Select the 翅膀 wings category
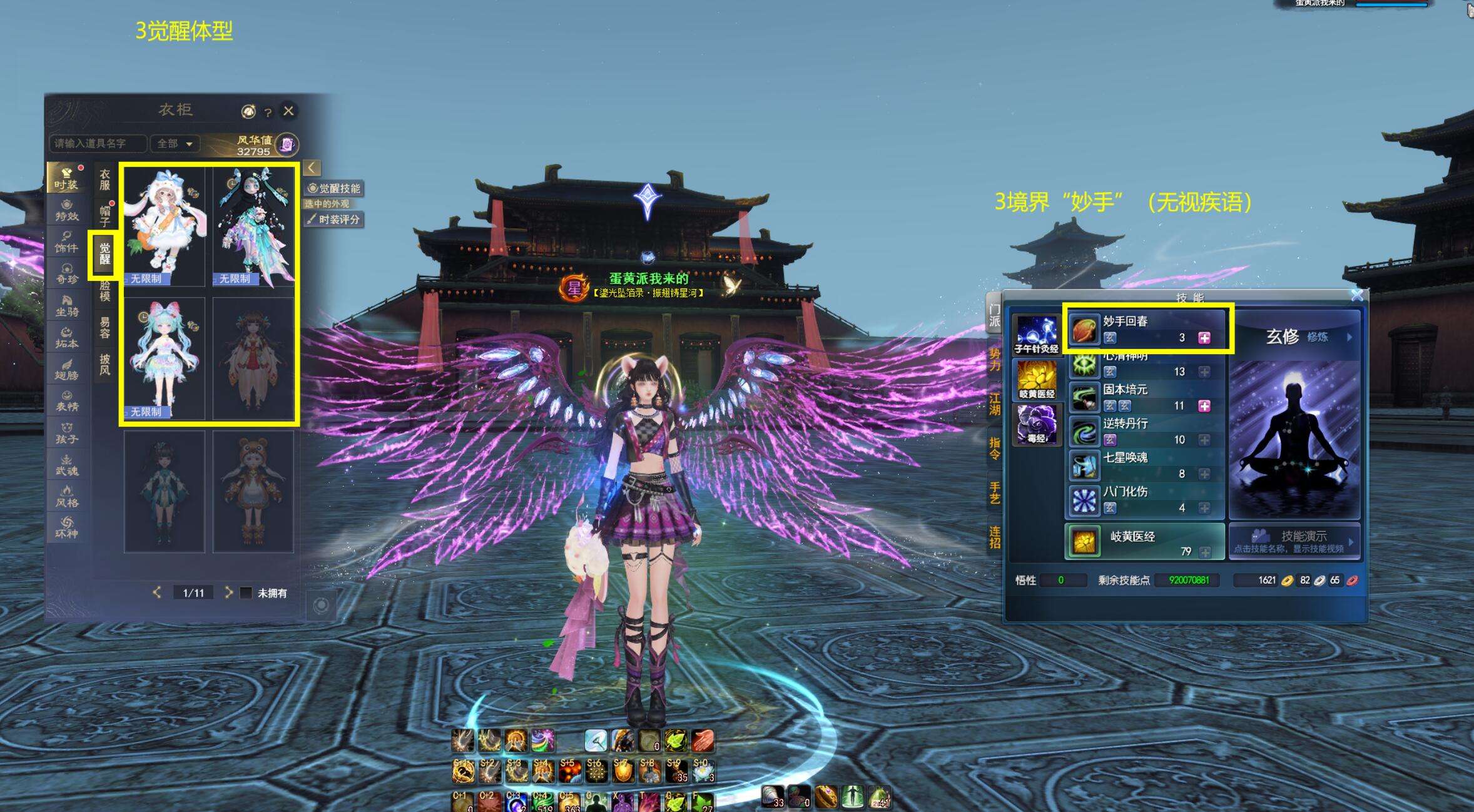The height and width of the screenshot is (812, 1474). [67, 369]
